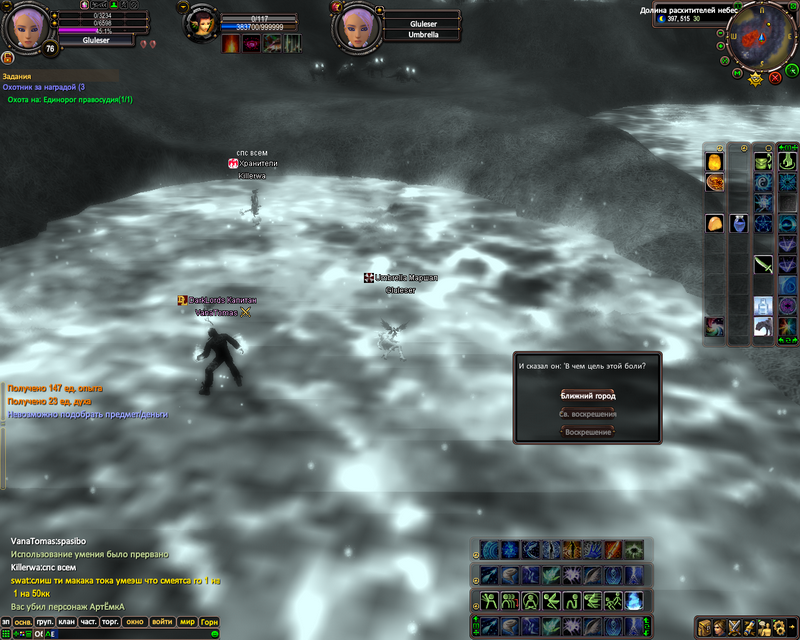Open the 'торг.' trade chat tab
This screenshot has height=640, width=800.
point(111,621)
